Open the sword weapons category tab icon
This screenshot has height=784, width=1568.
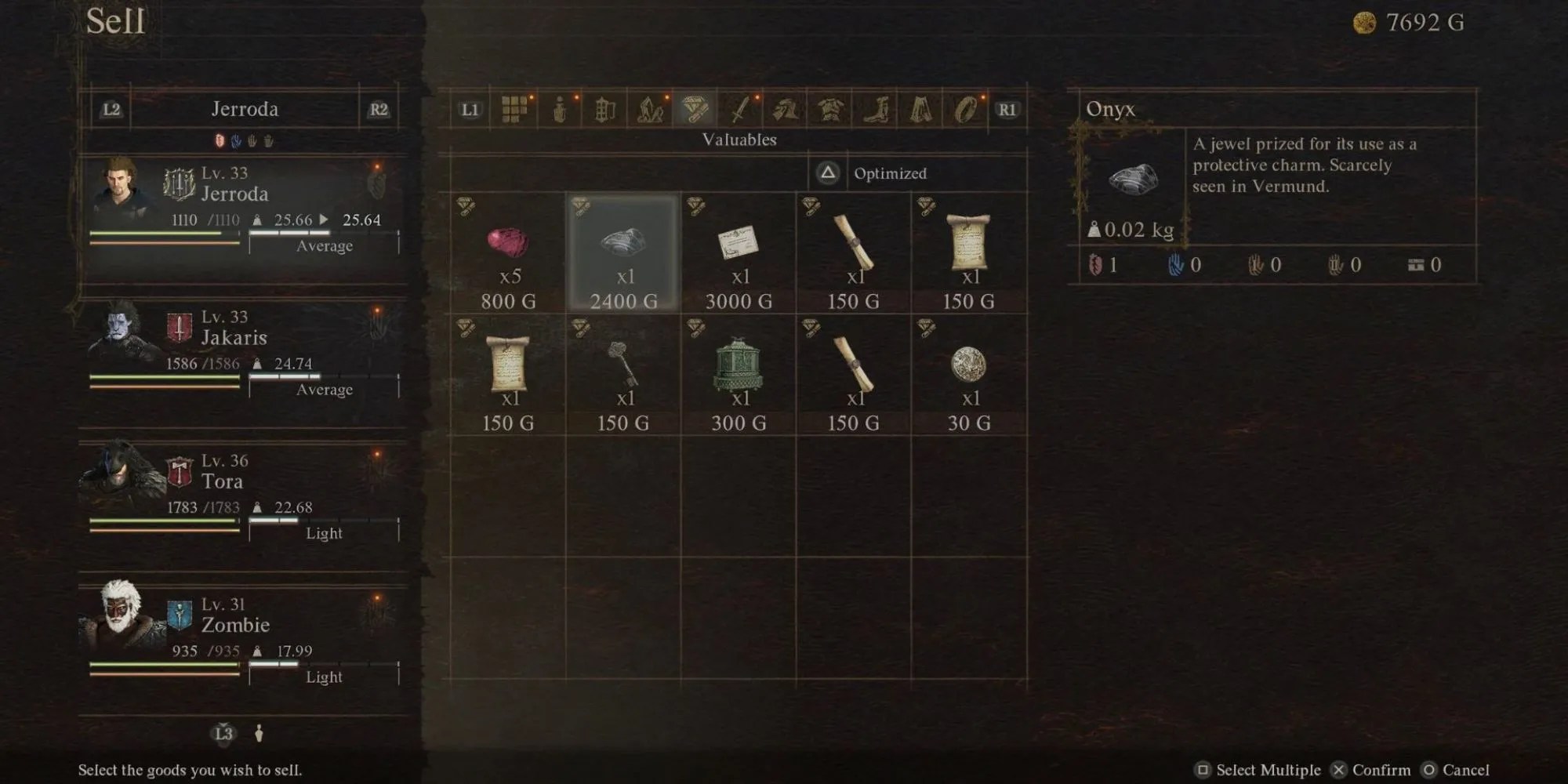pos(740,111)
